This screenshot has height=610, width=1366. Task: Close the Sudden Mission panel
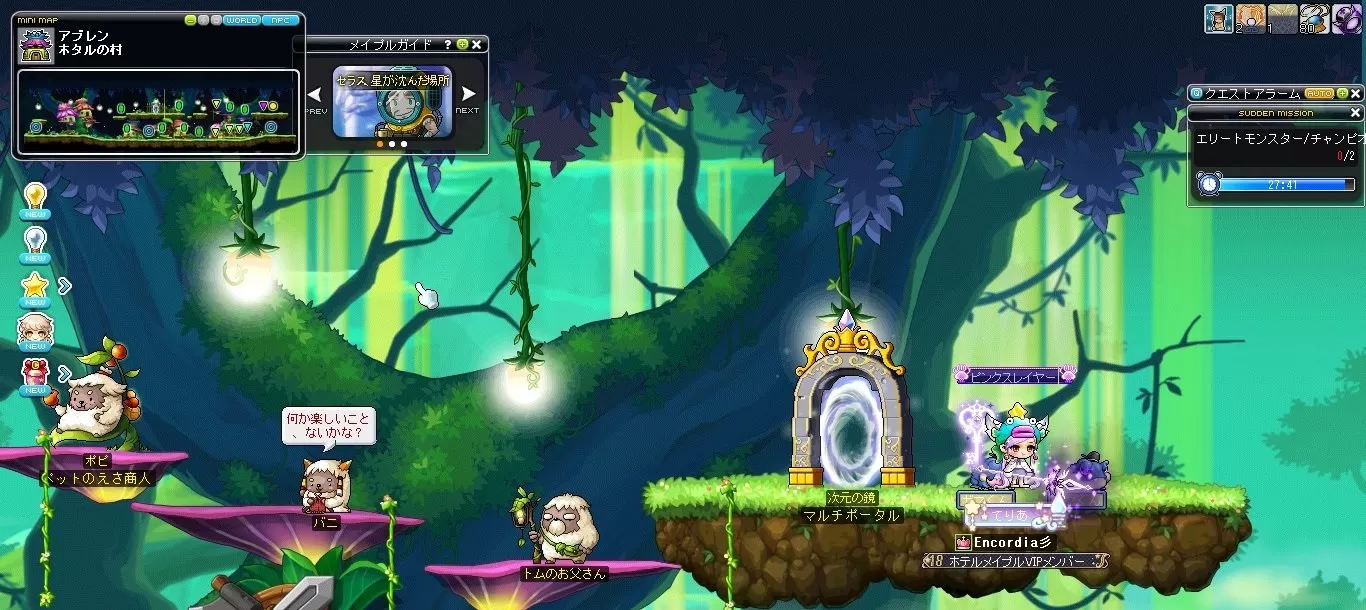(1356, 113)
